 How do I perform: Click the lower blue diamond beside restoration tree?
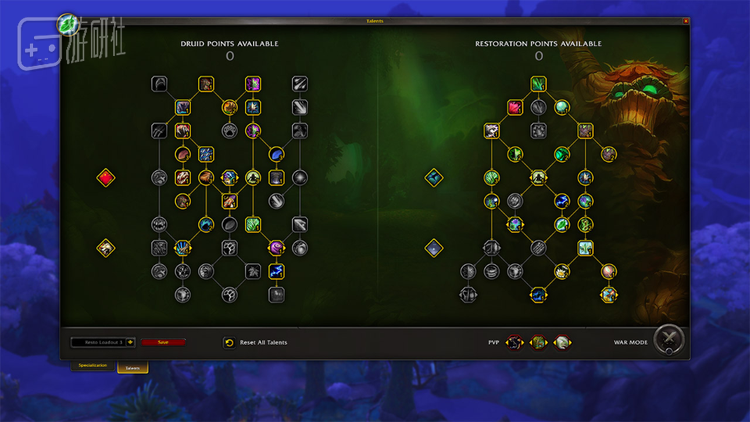click(433, 247)
